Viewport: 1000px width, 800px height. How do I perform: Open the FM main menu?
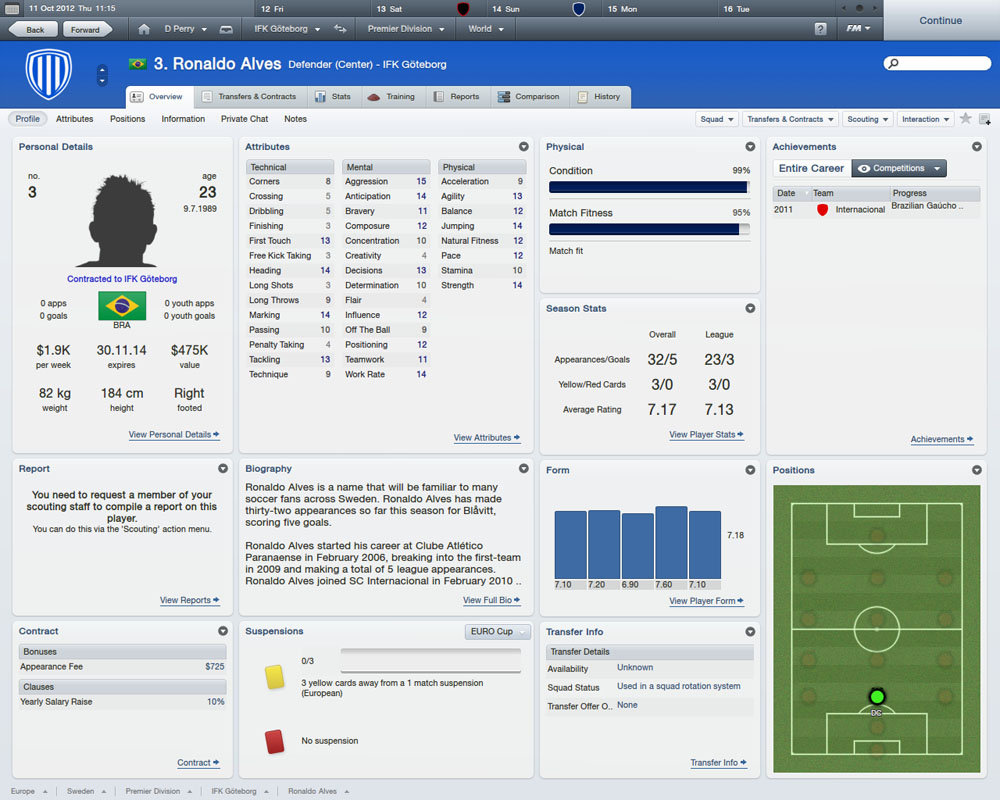click(858, 29)
